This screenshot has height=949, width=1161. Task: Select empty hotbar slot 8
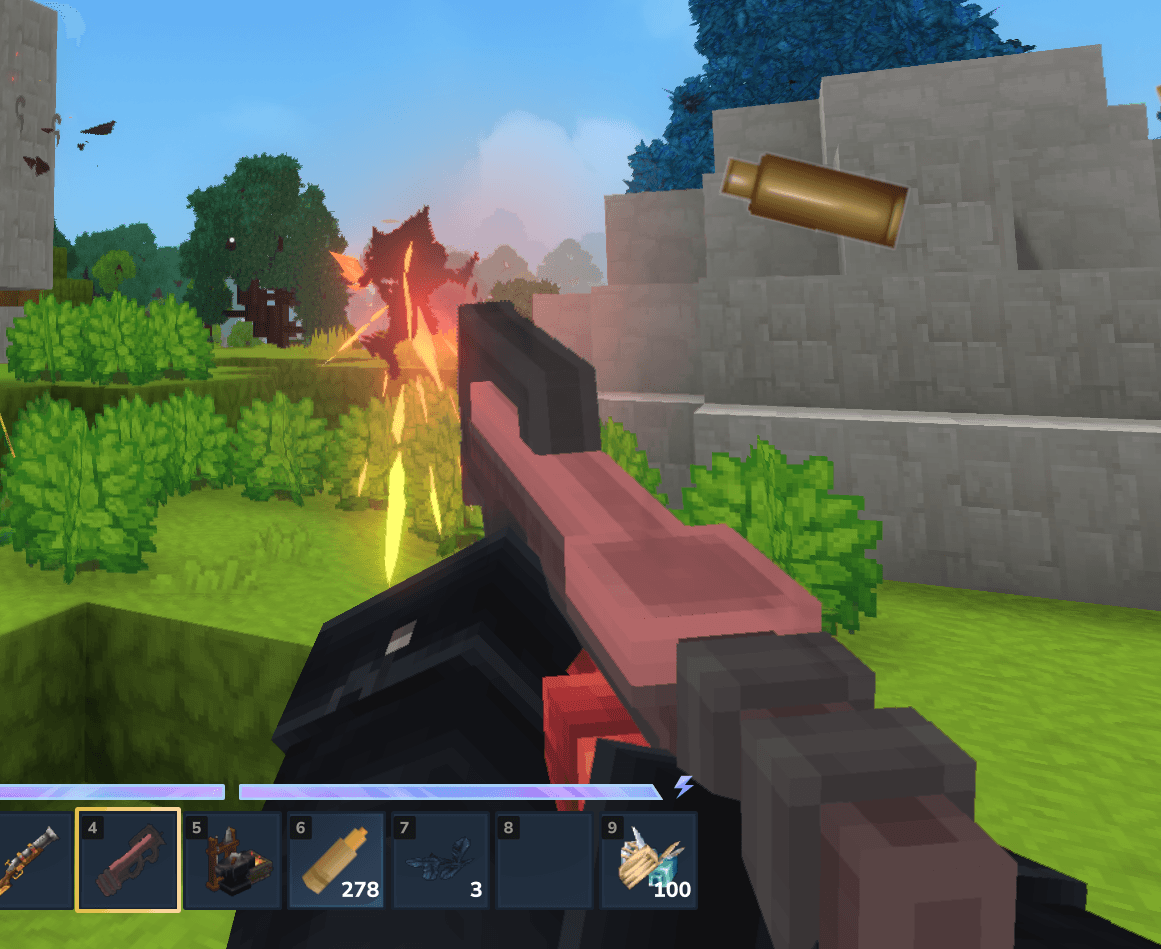tap(544, 861)
